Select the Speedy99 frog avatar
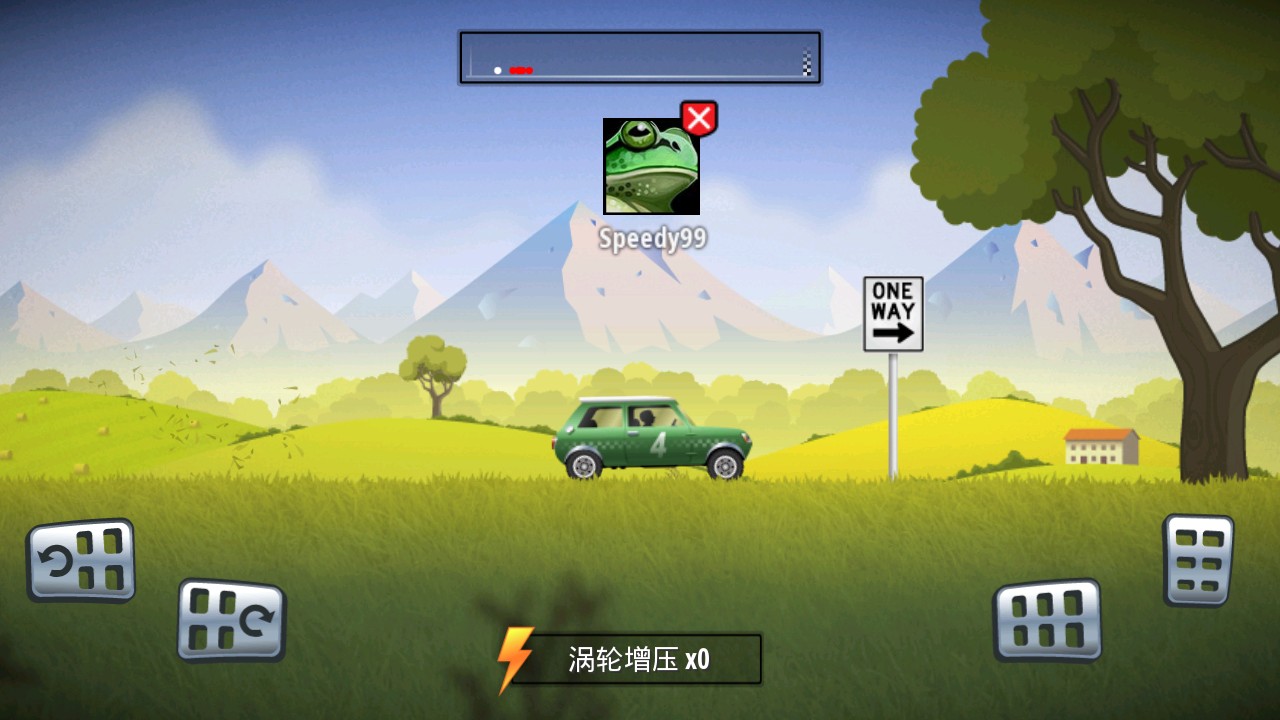Viewport: 1280px width, 720px height. click(x=651, y=166)
